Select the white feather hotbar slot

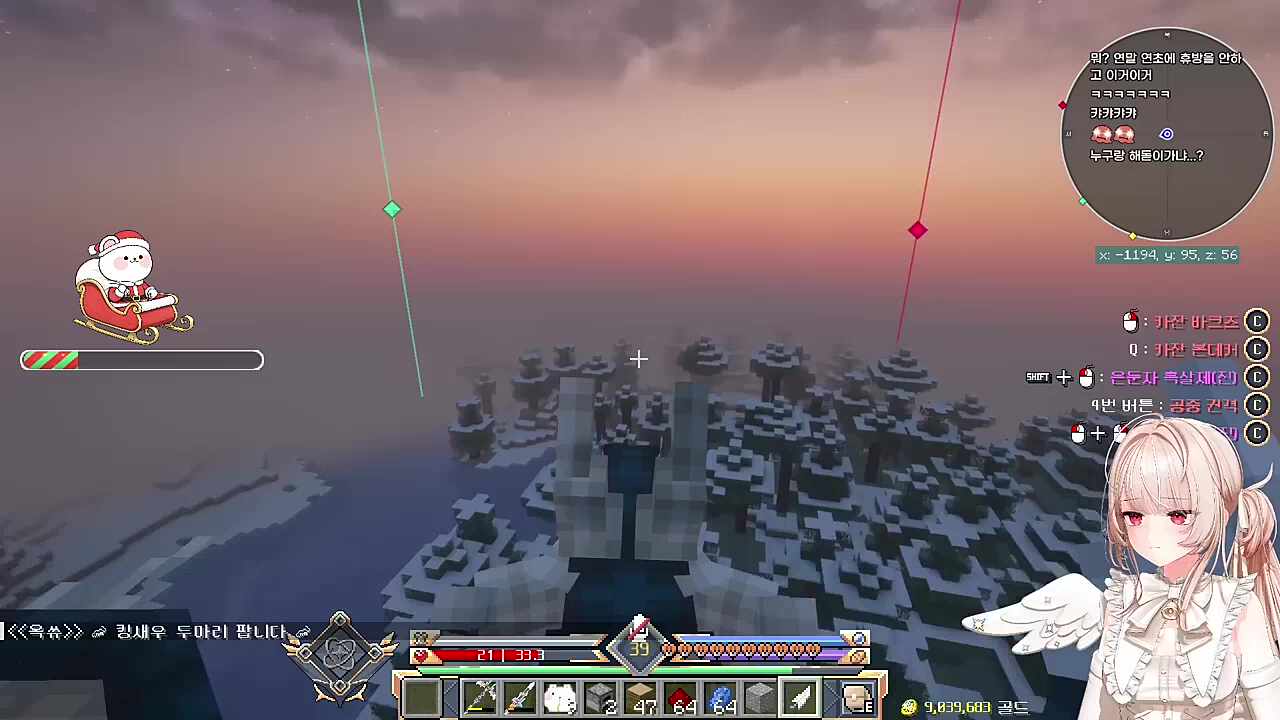(801, 696)
